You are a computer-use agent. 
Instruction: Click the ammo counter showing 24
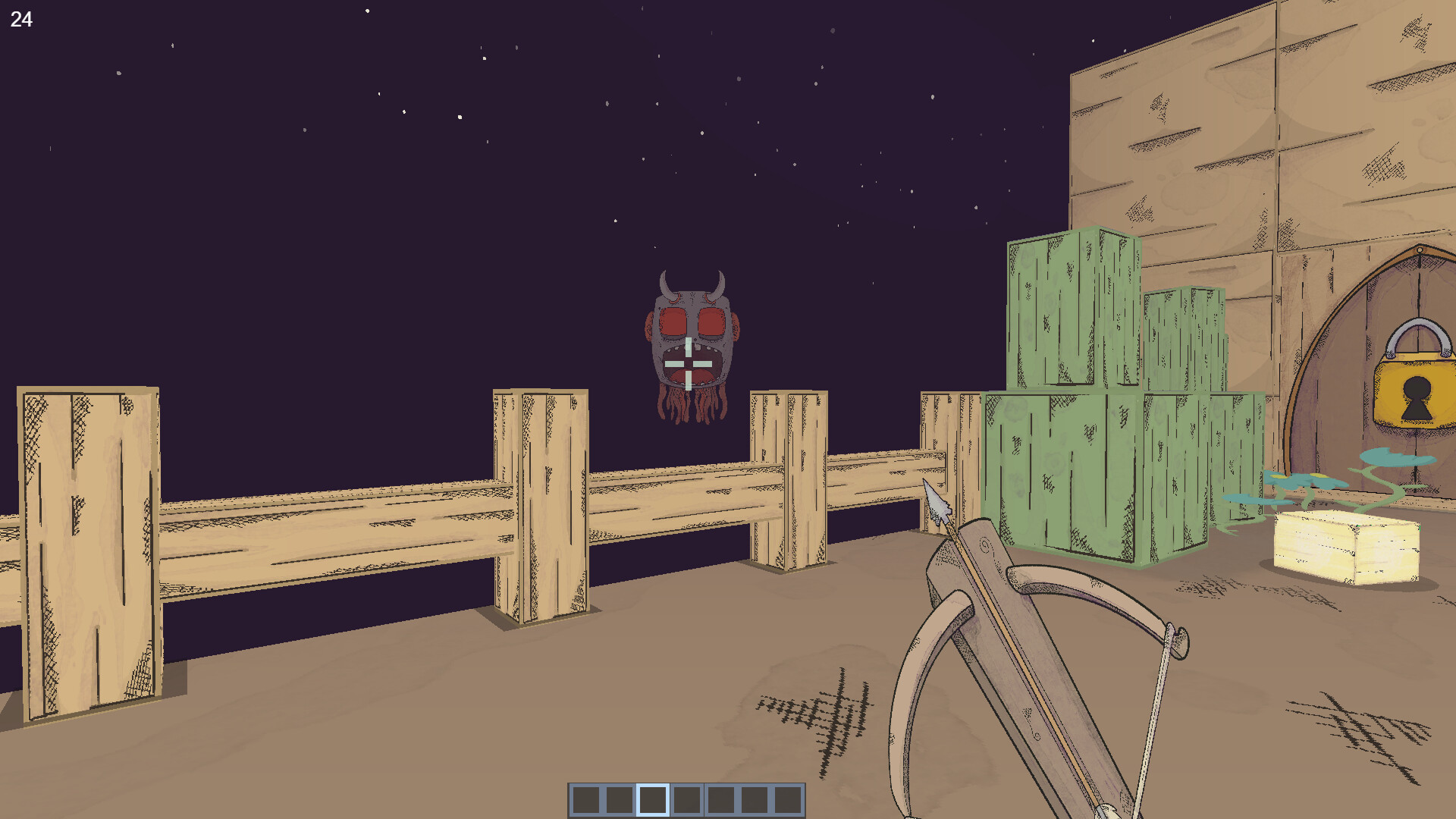tap(22, 19)
